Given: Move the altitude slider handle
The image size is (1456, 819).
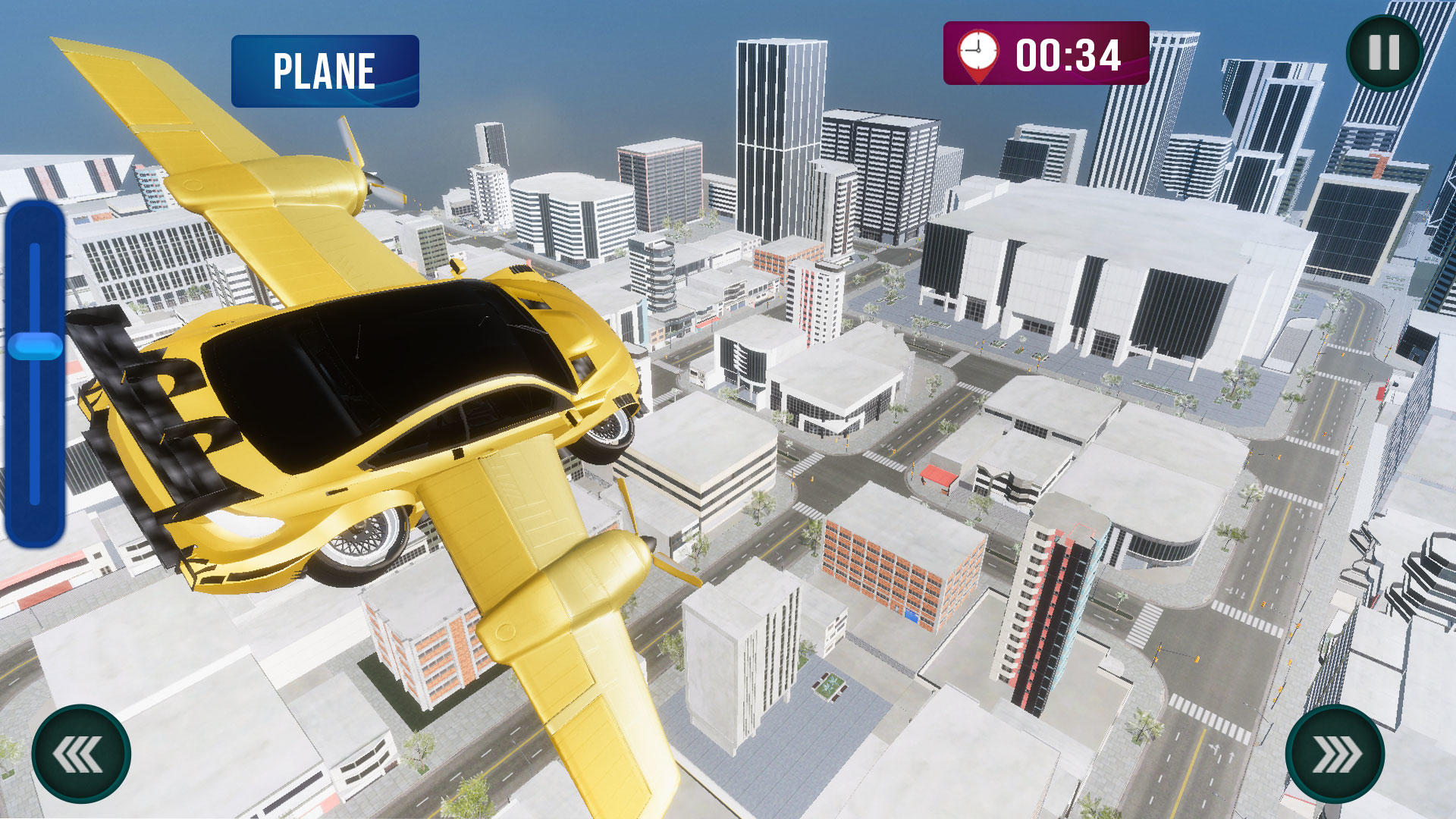Looking at the screenshot, I should pyautogui.click(x=36, y=346).
